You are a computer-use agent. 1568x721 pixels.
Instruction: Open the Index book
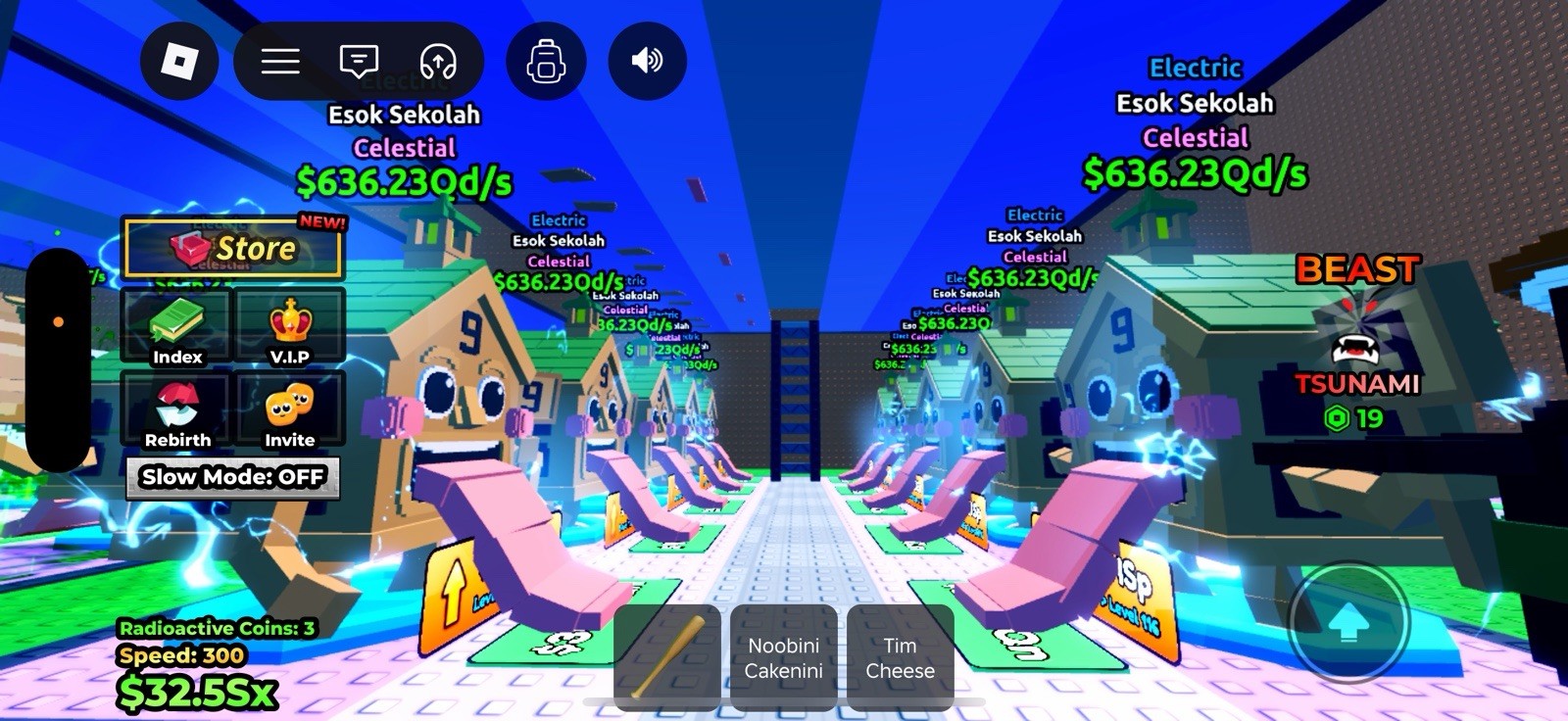click(177, 328)
